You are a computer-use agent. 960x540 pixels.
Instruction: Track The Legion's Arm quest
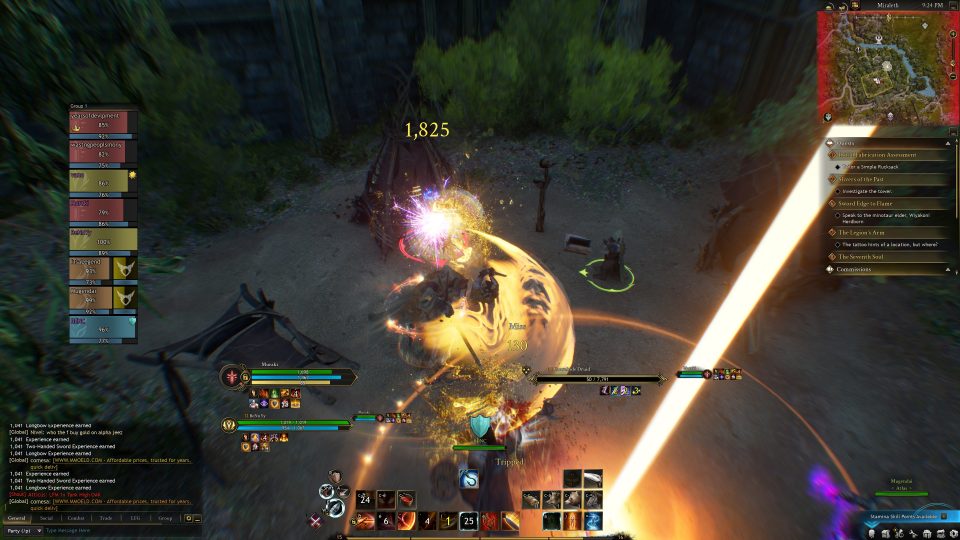[866, 232]
